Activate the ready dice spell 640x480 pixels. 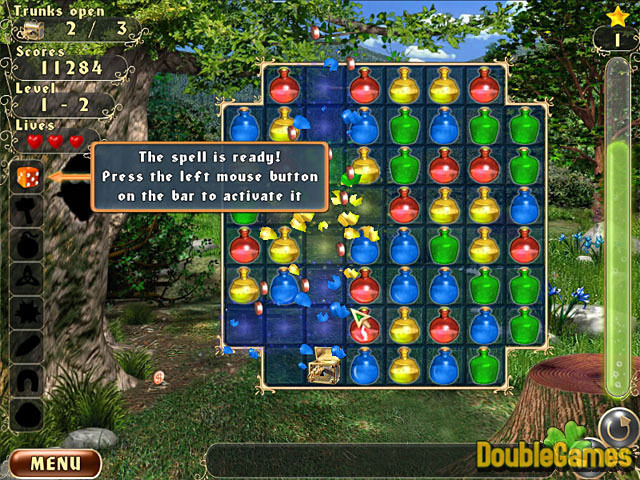[27, 178]
